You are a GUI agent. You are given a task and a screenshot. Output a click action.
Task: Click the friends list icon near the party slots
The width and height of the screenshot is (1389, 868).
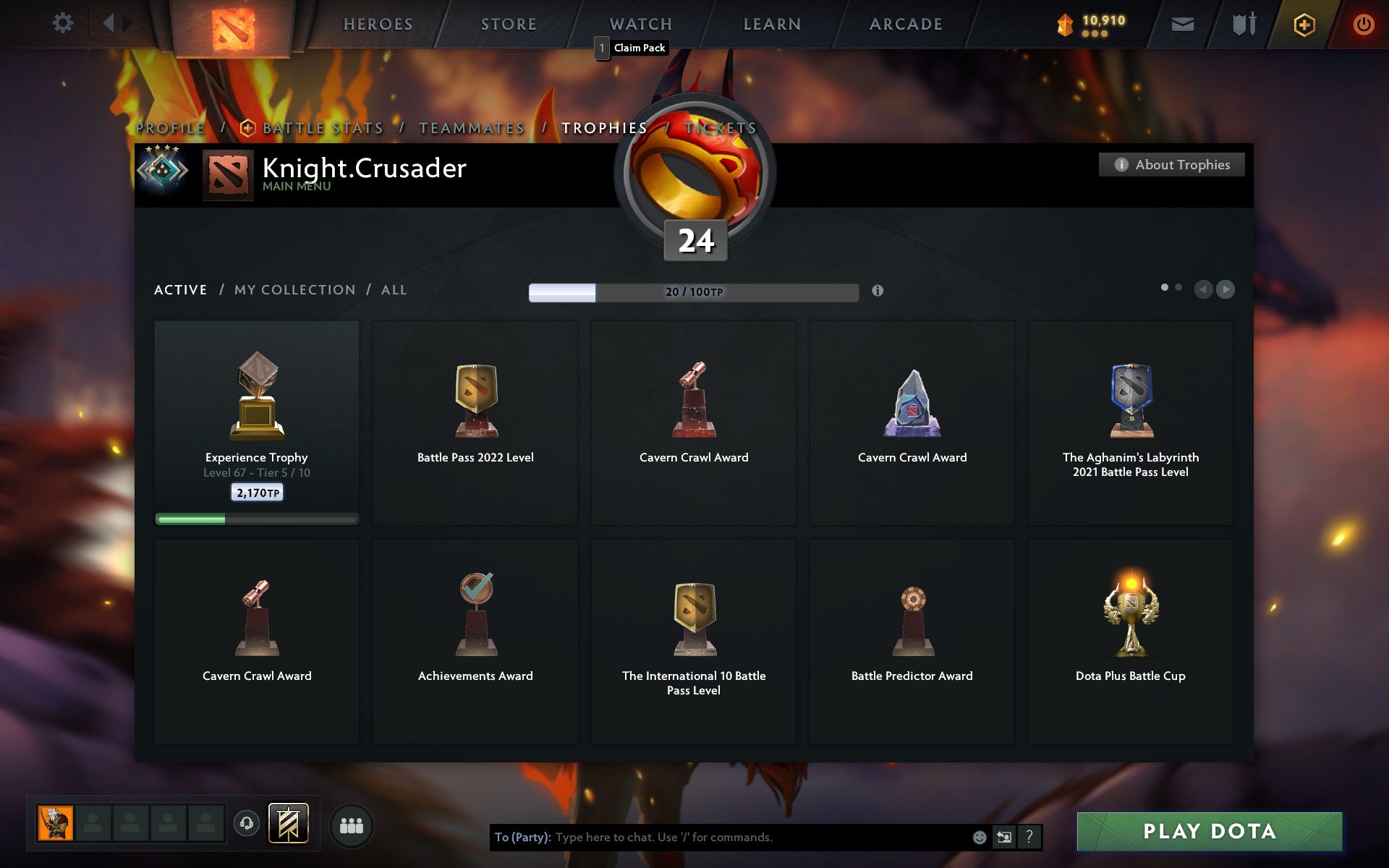coord(352,824)
